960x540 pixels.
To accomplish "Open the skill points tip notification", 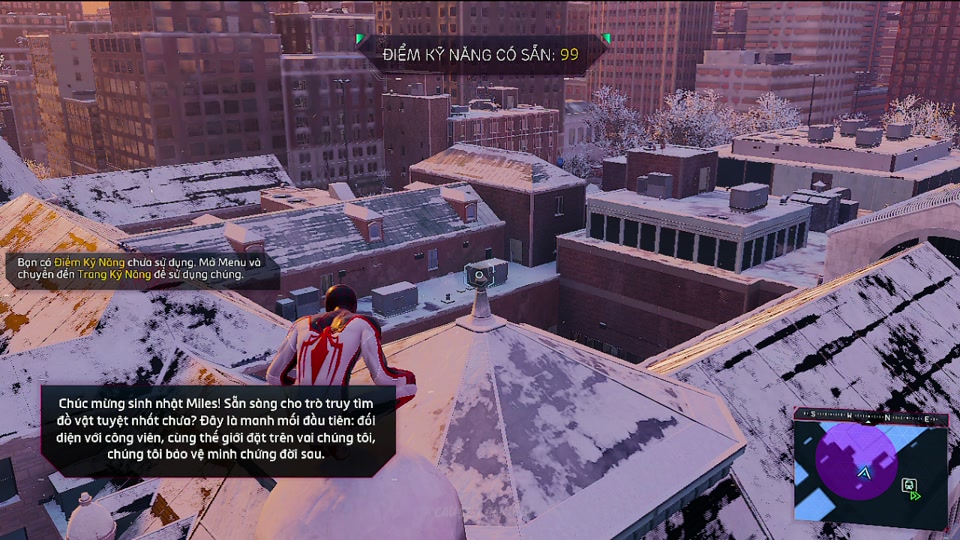I will (140, 269).
